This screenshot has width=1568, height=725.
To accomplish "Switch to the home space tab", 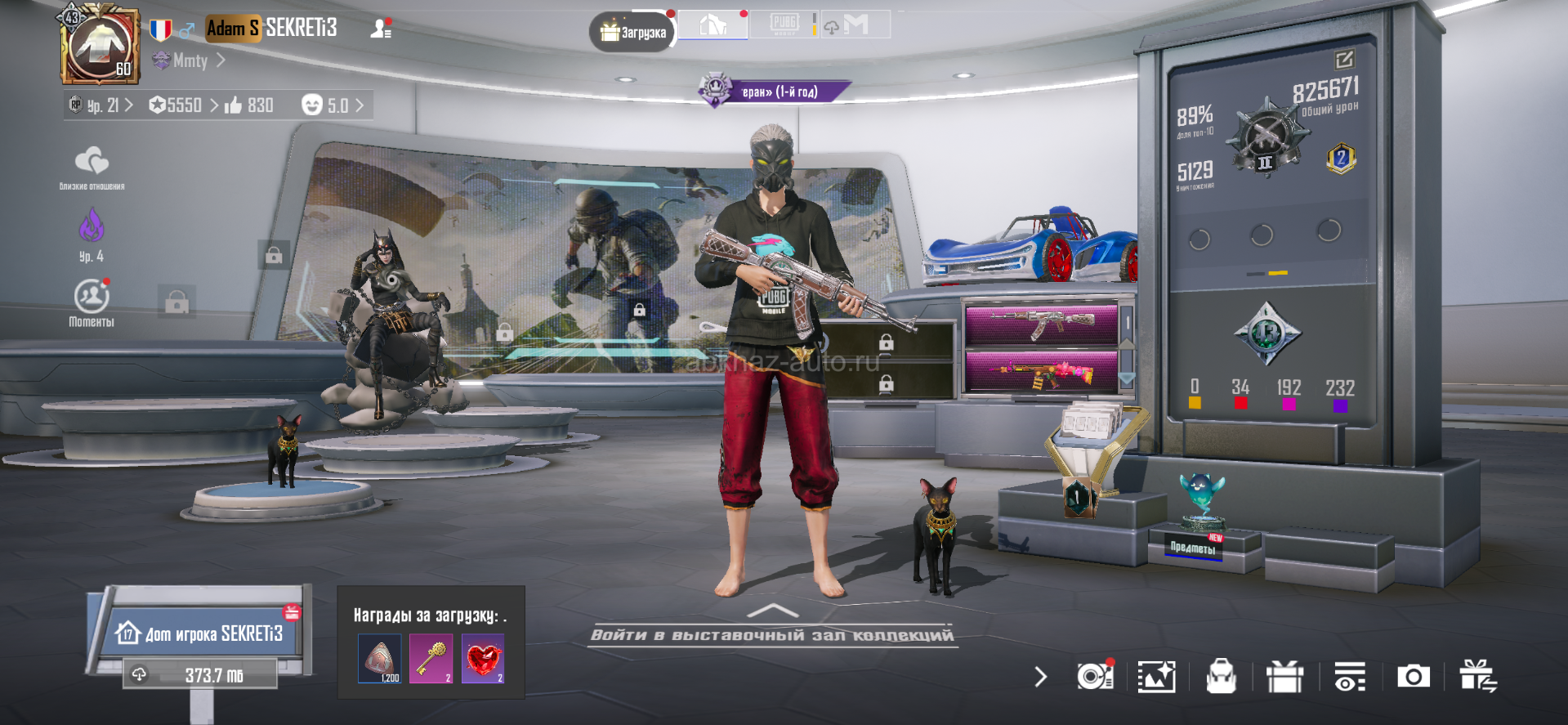I will pyautogui.click(x=713, y=25).
